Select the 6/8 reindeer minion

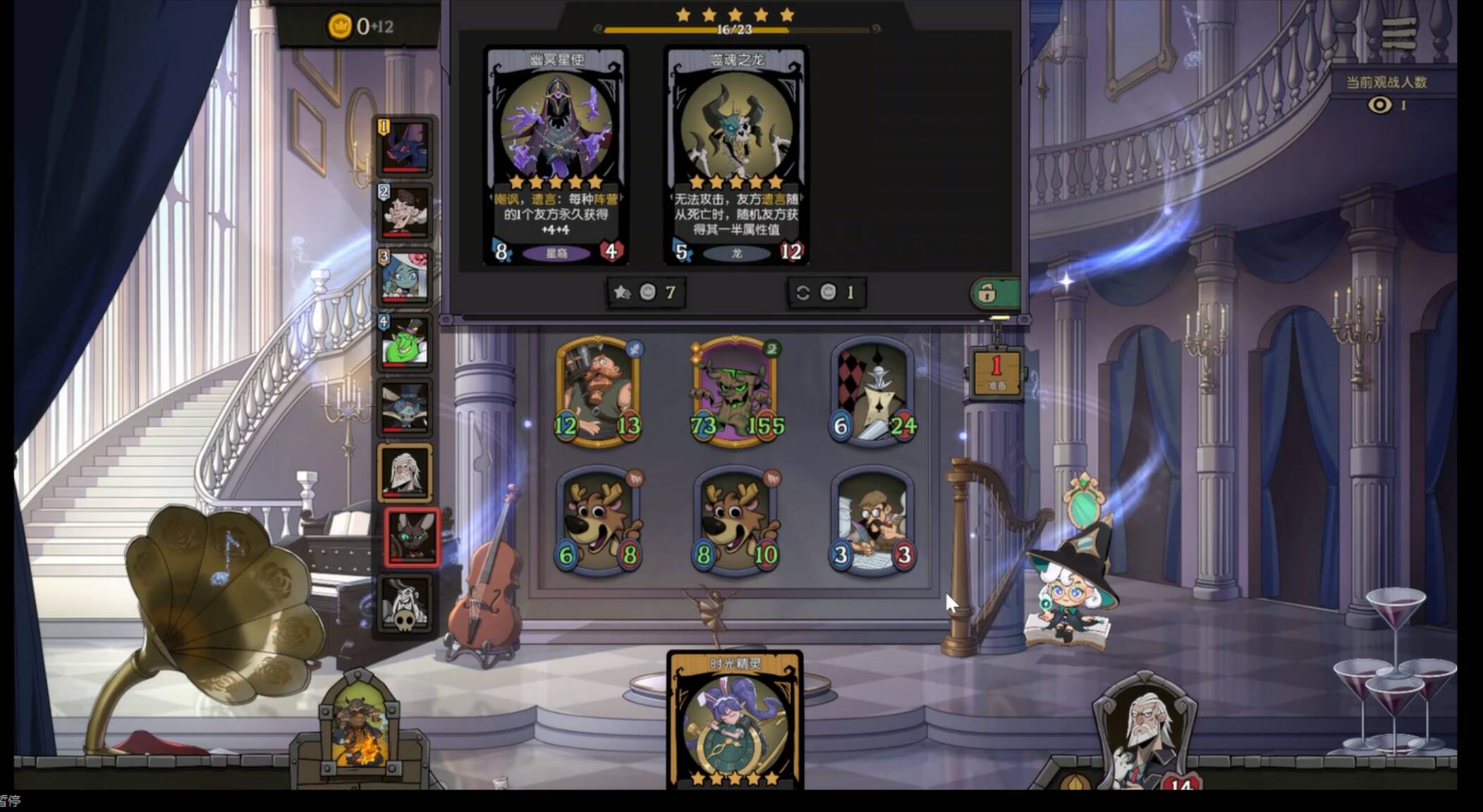pyautogui.click(x=598, y=522)
